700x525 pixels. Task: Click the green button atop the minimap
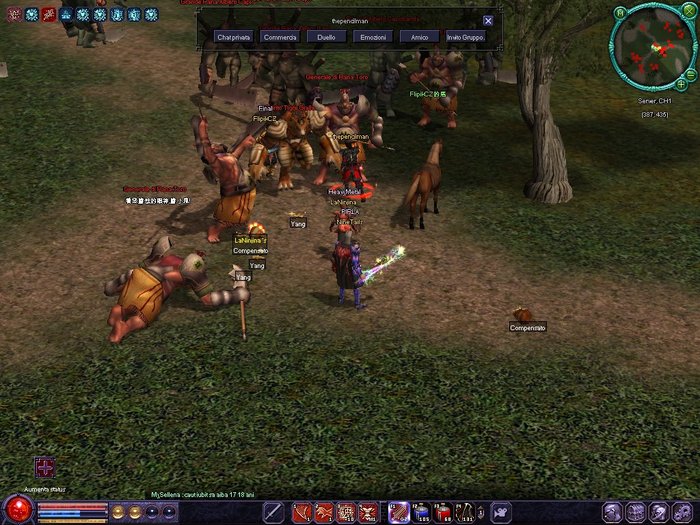tap(621, 12)
